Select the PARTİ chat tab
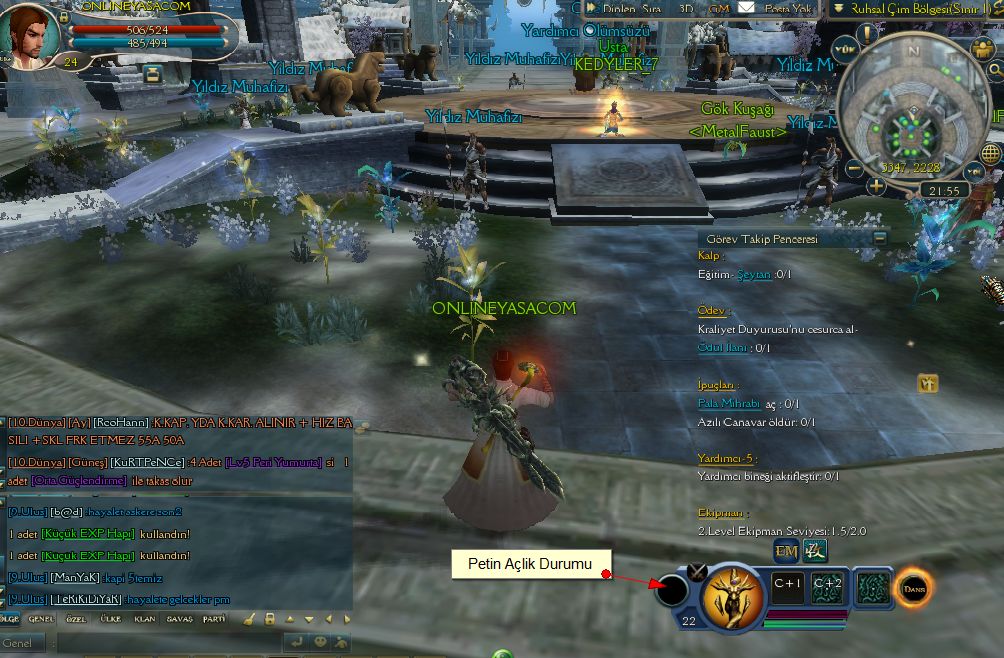 (214, 619)
